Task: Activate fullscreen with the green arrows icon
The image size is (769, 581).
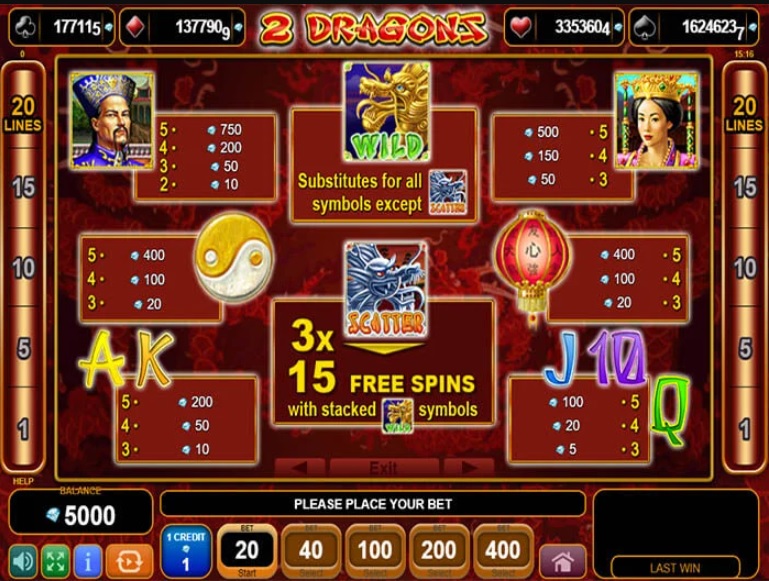Action: pyautogui.click(x=54, y=560)
